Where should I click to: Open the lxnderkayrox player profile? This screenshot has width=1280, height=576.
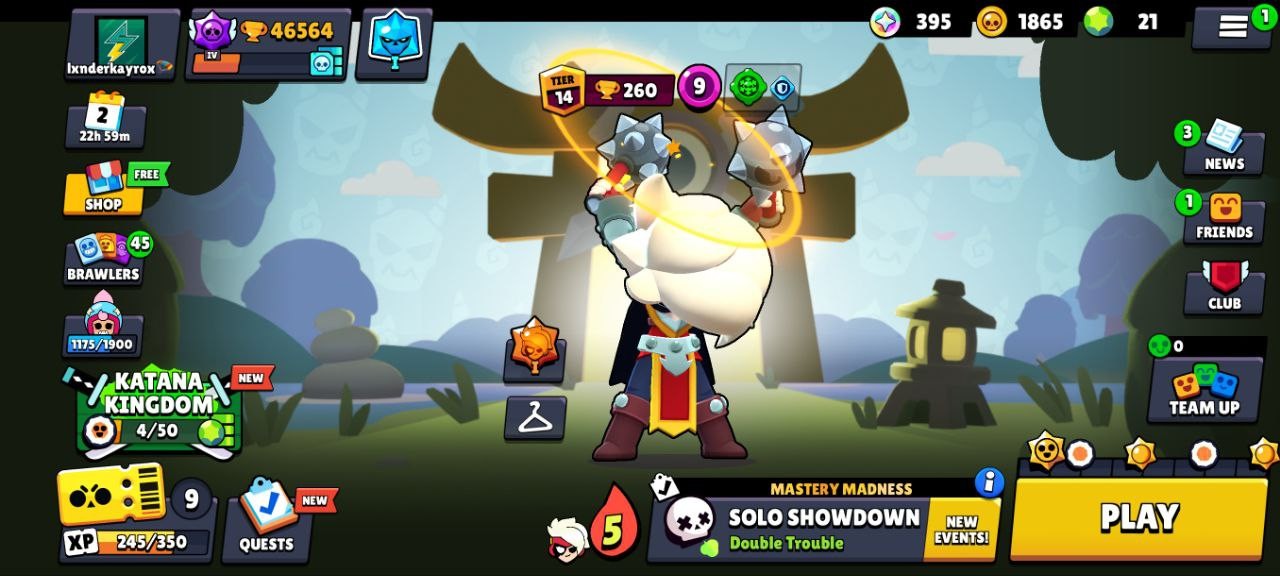click(x=121, y=45)
